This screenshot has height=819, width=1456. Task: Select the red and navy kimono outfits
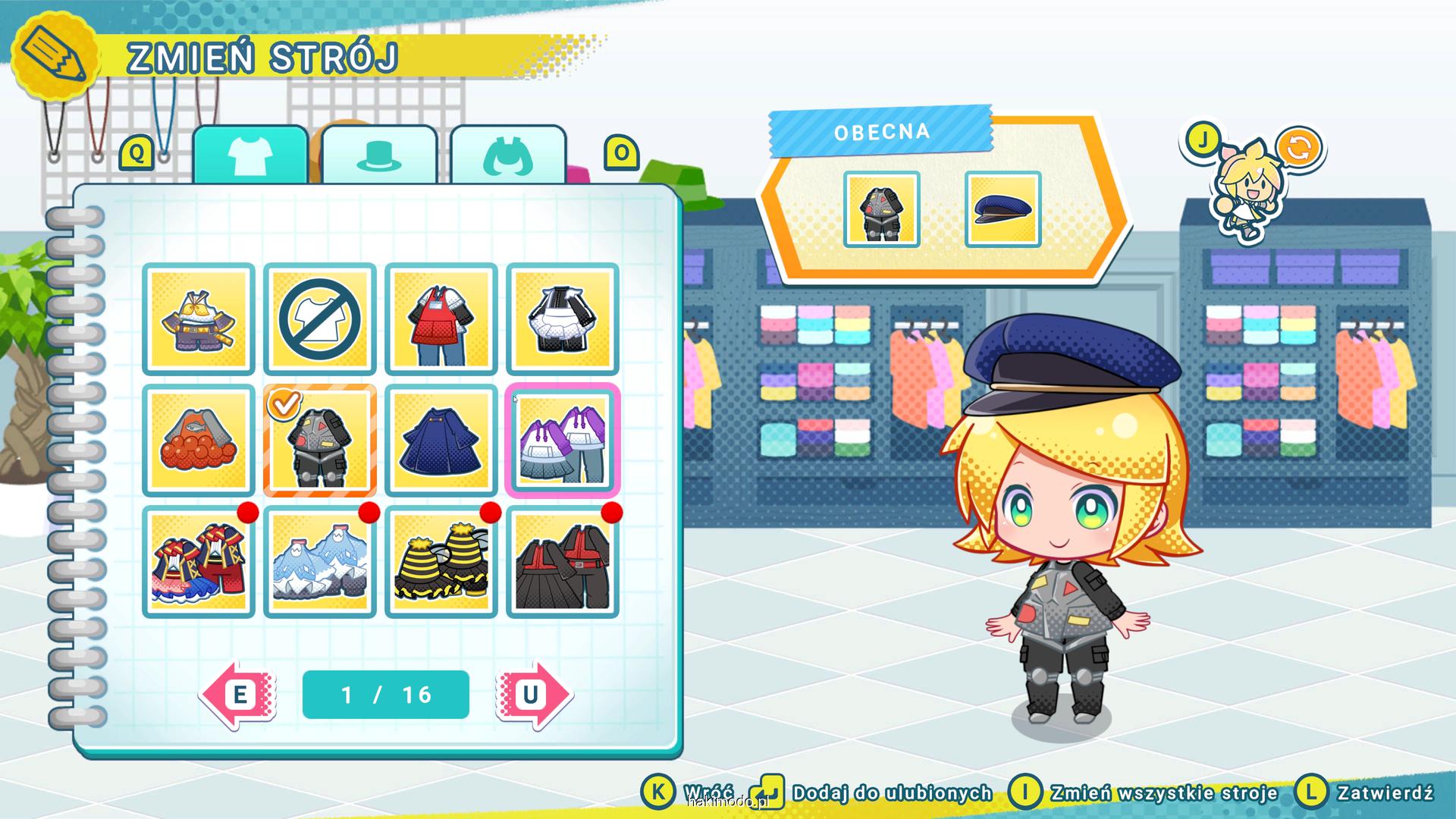tap(199, 562)
